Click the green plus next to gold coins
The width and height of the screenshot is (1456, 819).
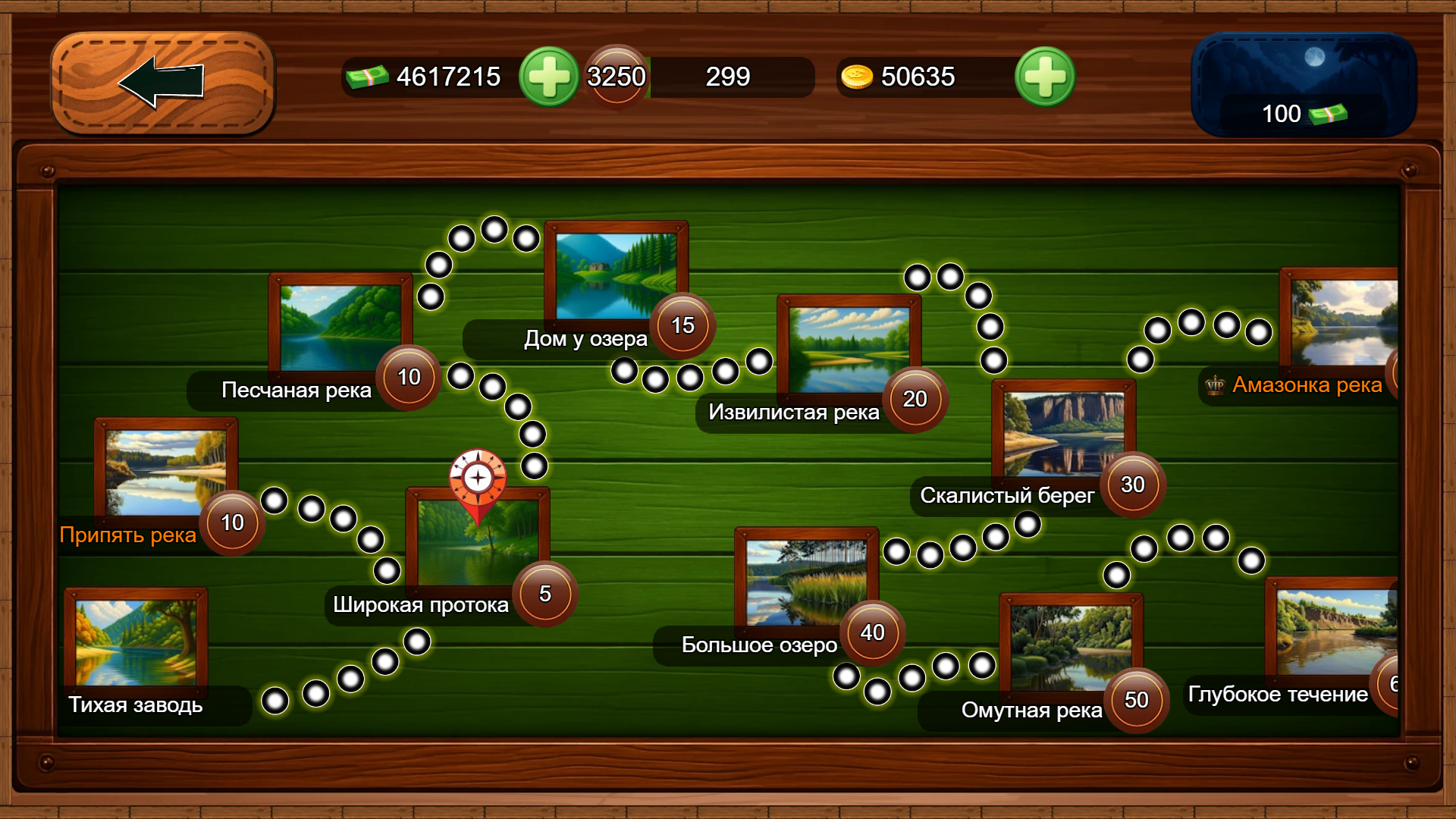(1044, 77)
